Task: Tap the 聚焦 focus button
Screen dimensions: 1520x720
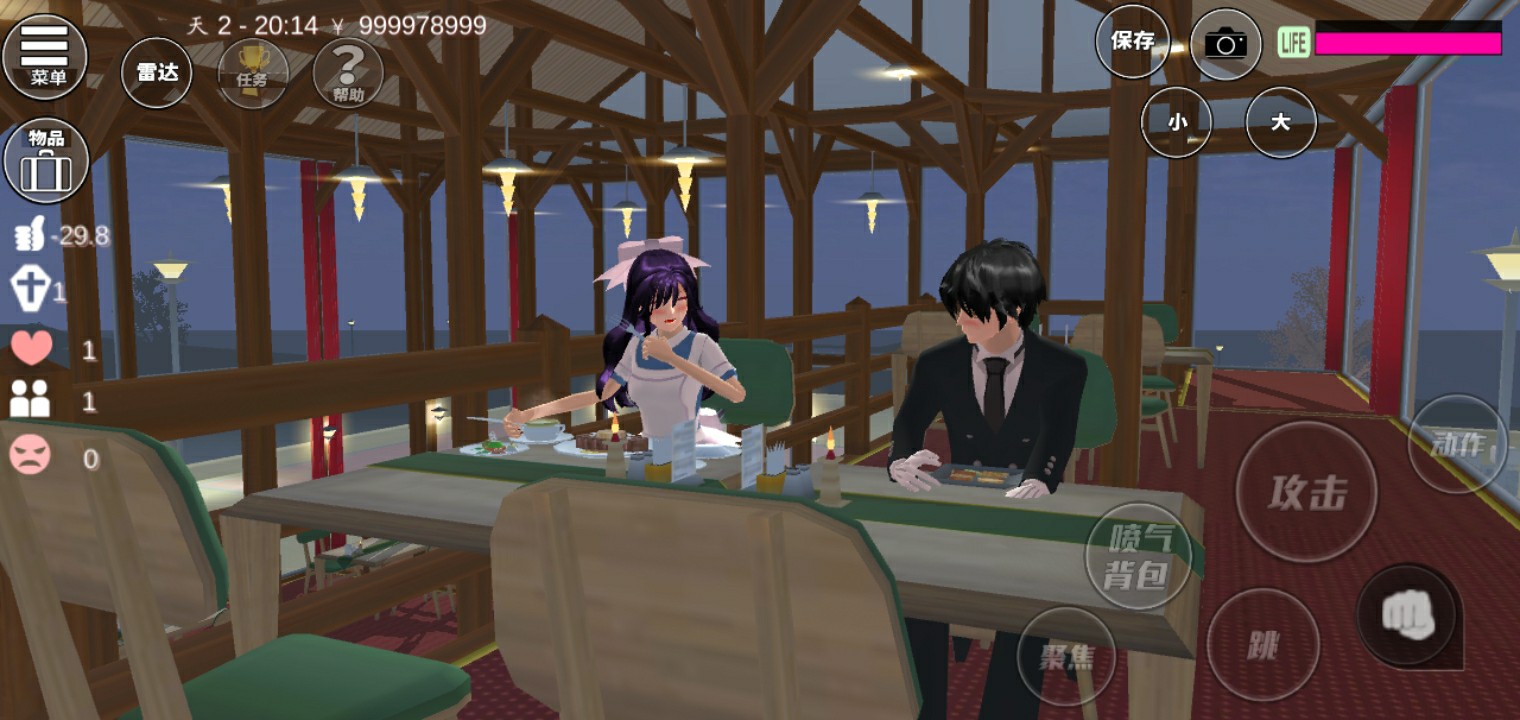Action: click(x=1066, y=655)
